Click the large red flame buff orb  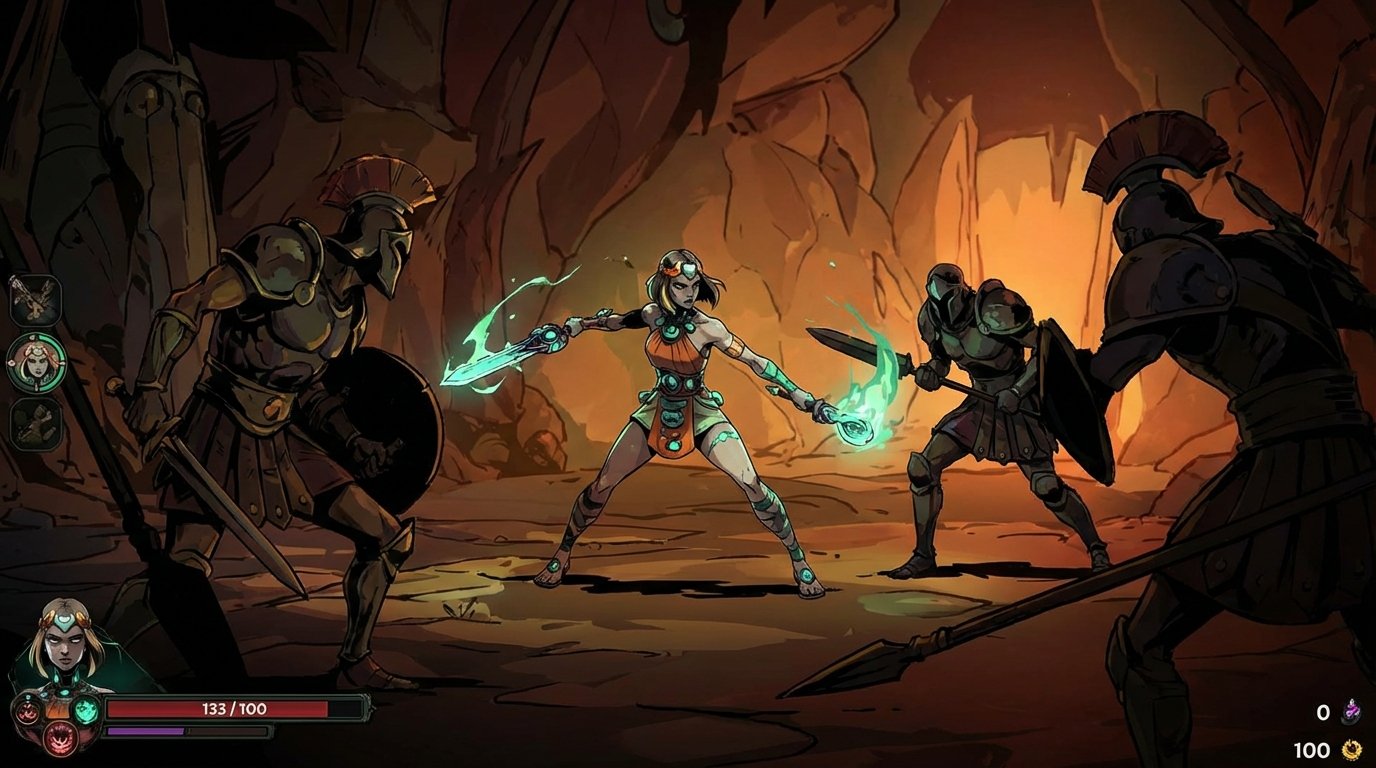point(60,737)
